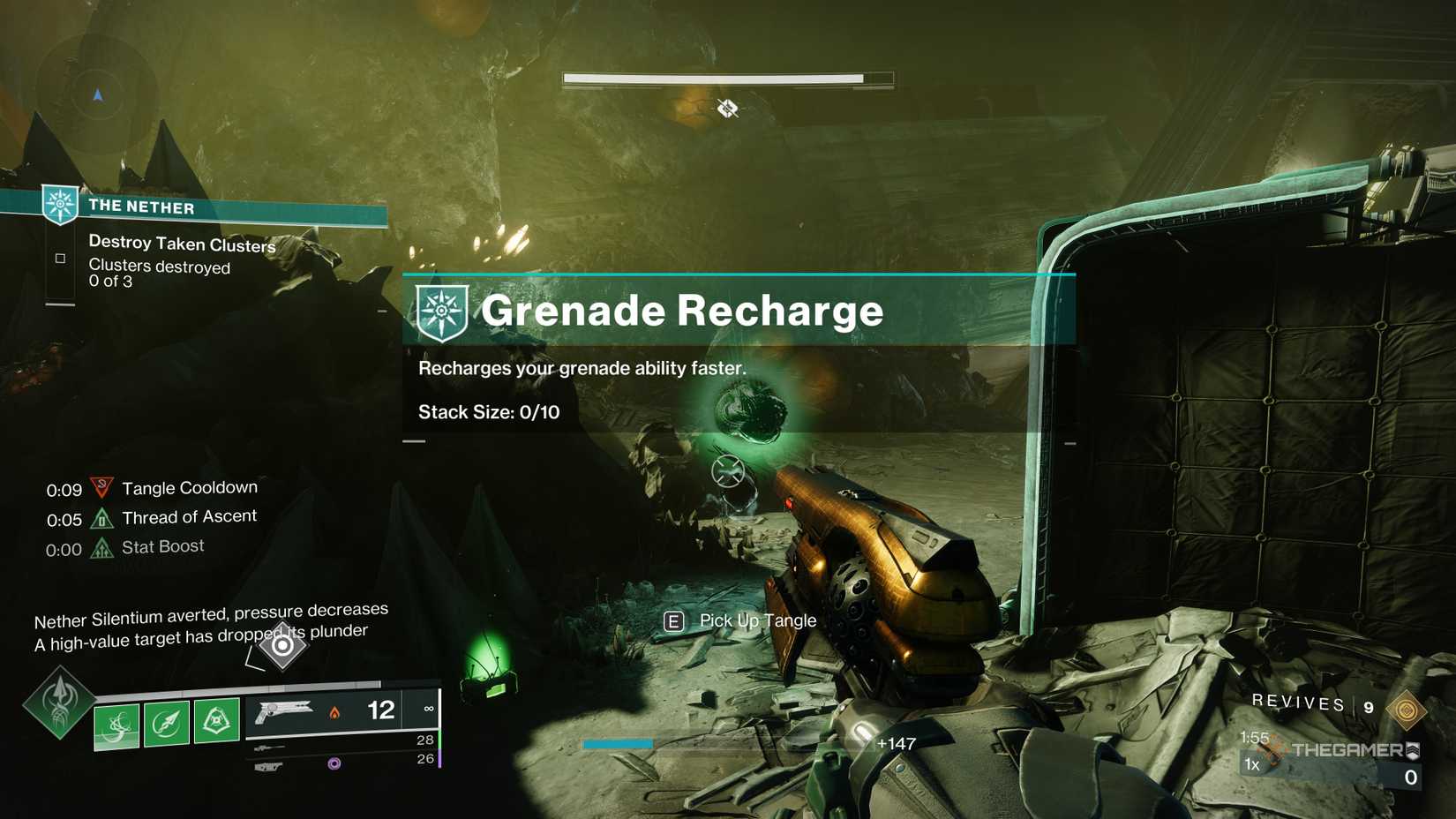Select the Stat Boost entry in buff list
1456x819 pixels.
click(161, 545)
